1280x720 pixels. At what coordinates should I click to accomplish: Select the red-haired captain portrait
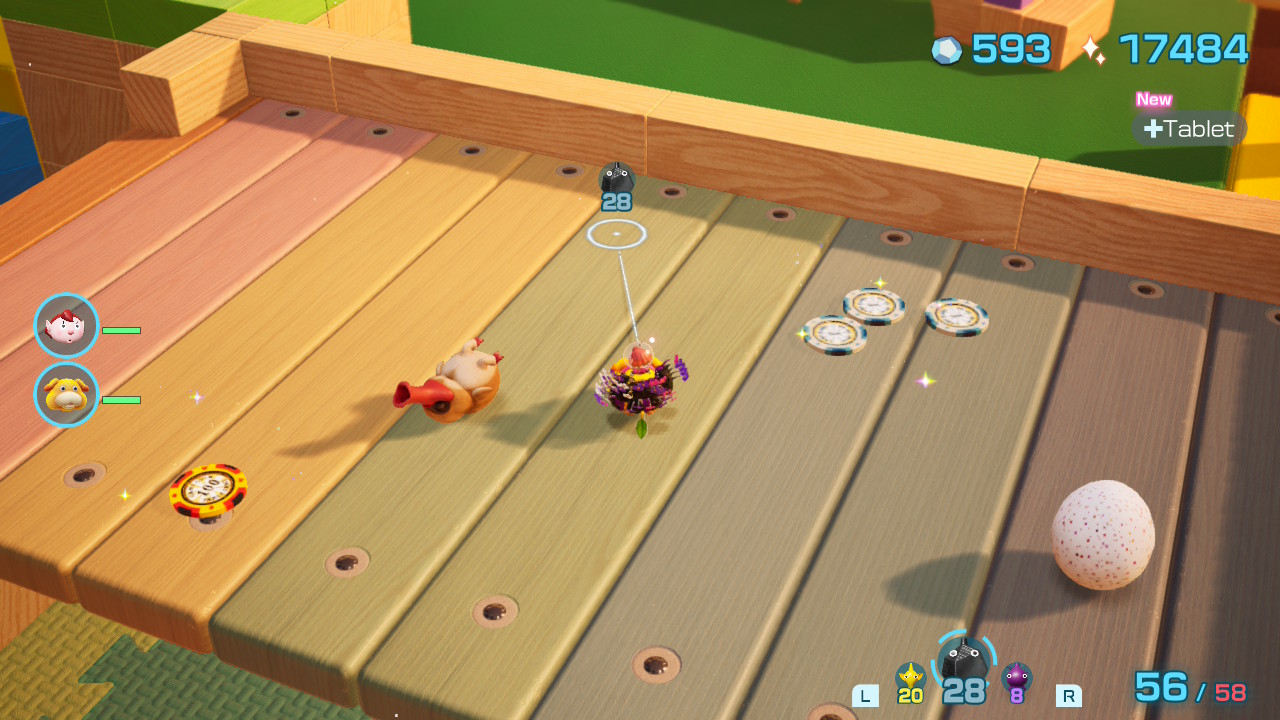[x=66, y=326]
